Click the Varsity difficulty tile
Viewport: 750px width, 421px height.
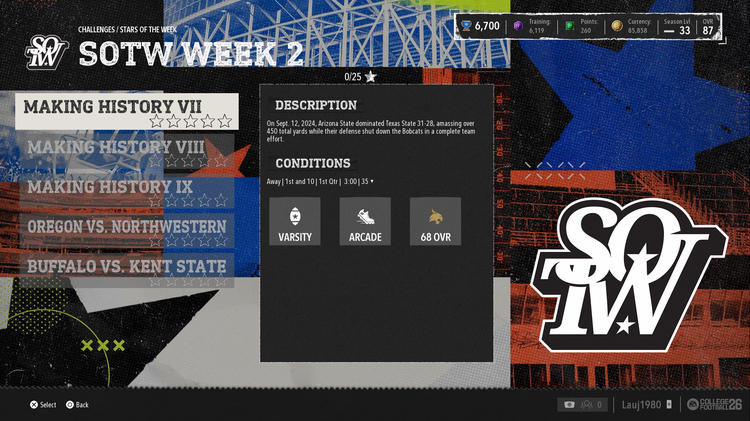click(295, 222)
